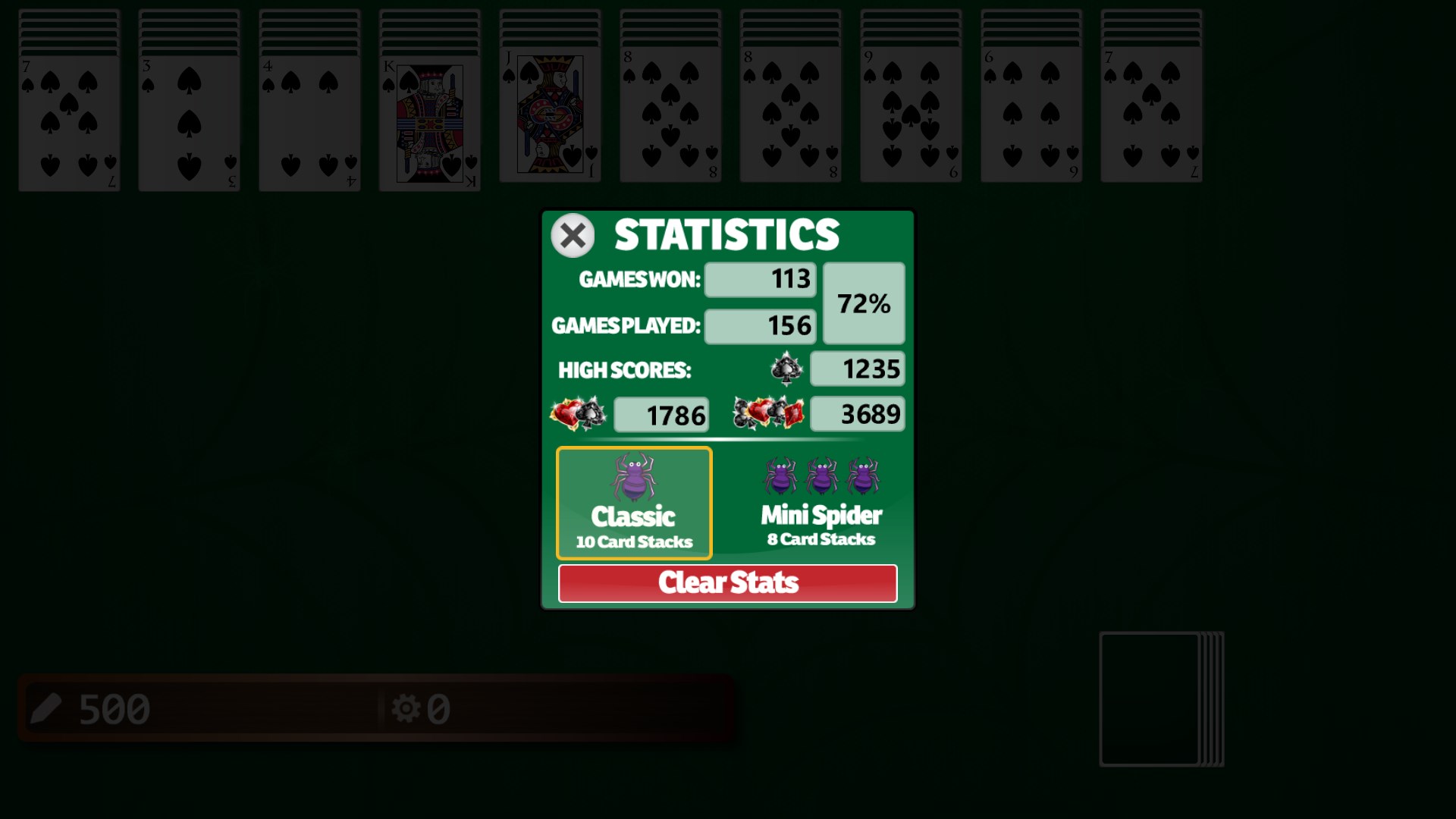This screenshot has height=819, width=1456.
Task: Close the Statistics dialog with the X
Action: tap(573, 236)
